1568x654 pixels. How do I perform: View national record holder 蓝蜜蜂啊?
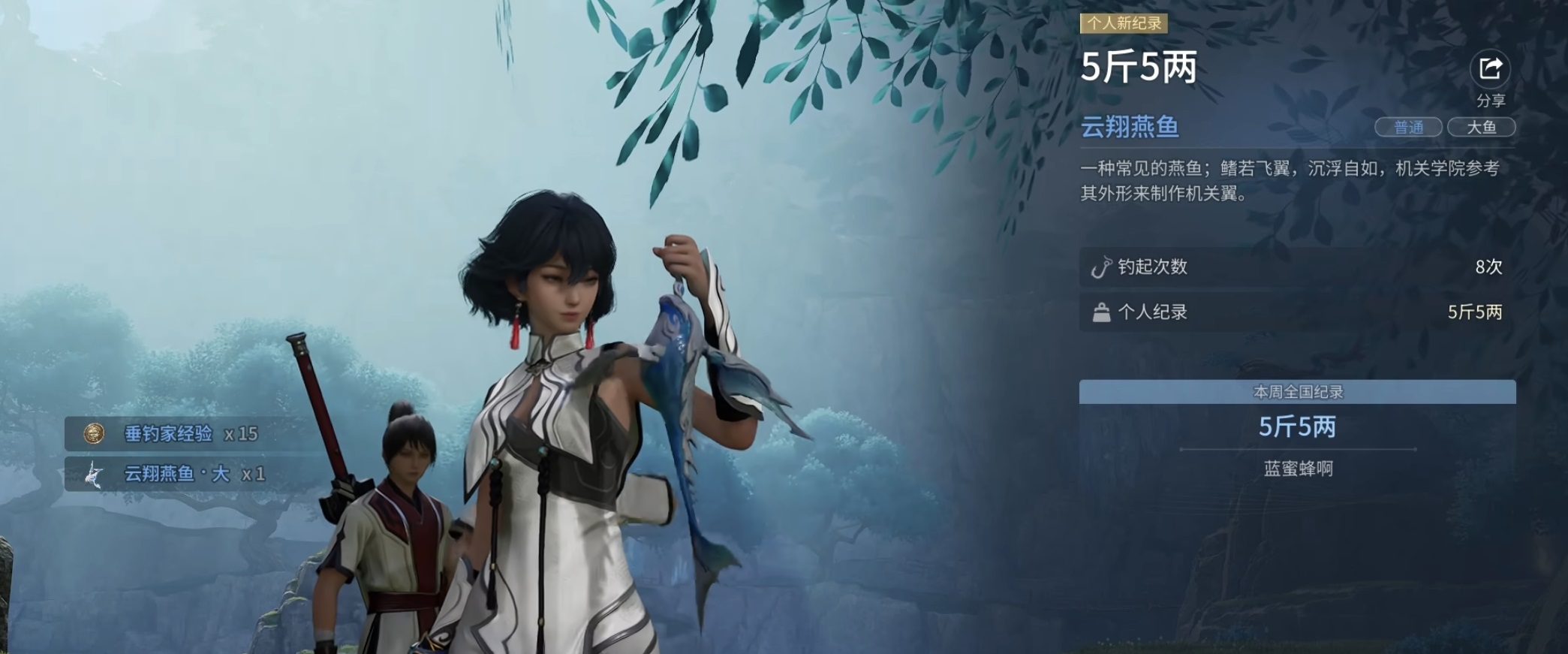point(1298,469)
